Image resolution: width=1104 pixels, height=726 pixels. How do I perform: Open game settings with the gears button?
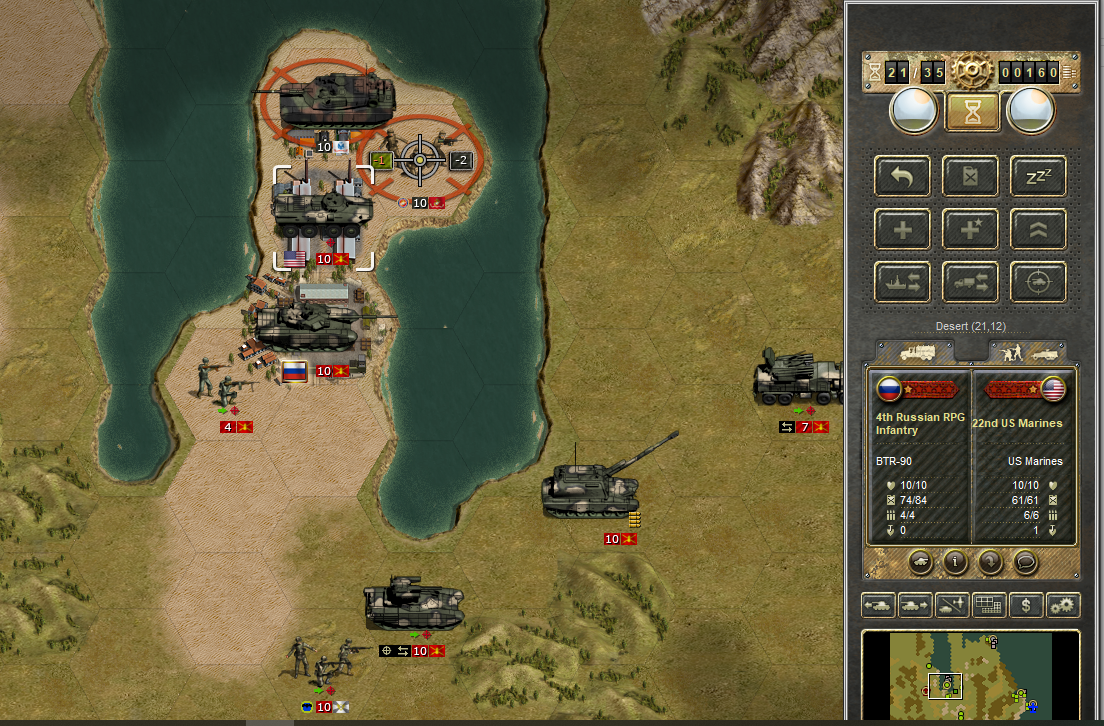1061,605
